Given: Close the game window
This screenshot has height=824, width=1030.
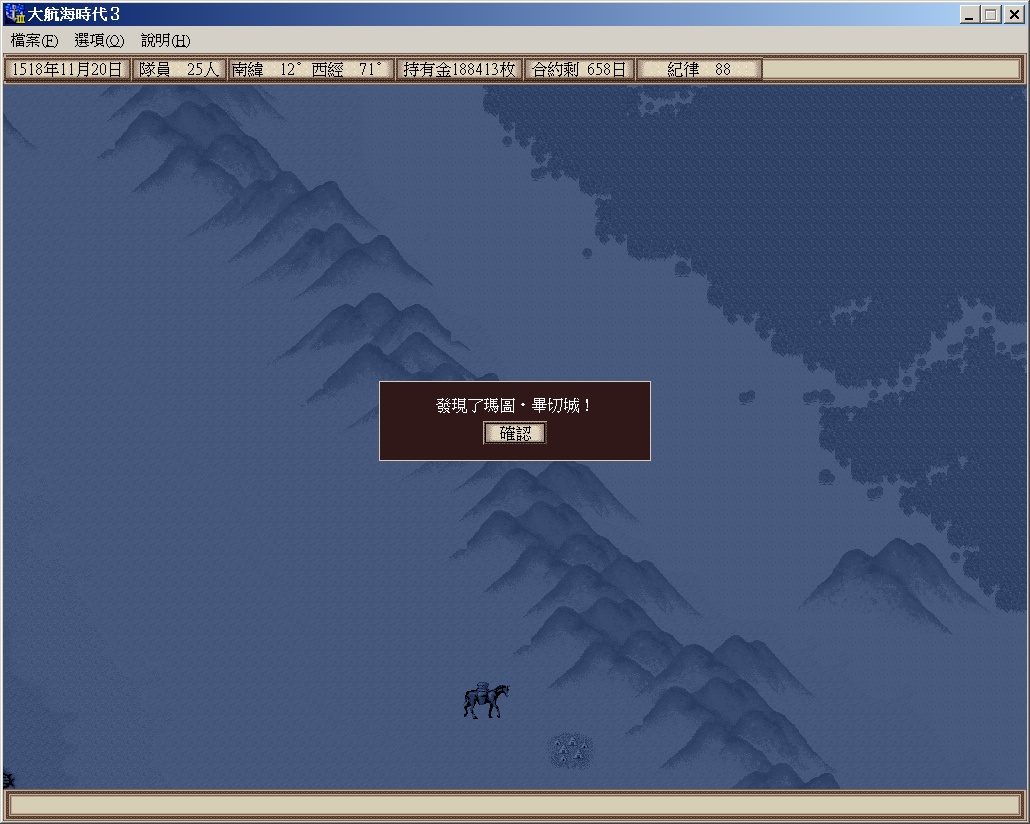Looking at the screenshot, I should click(1012, 15).
